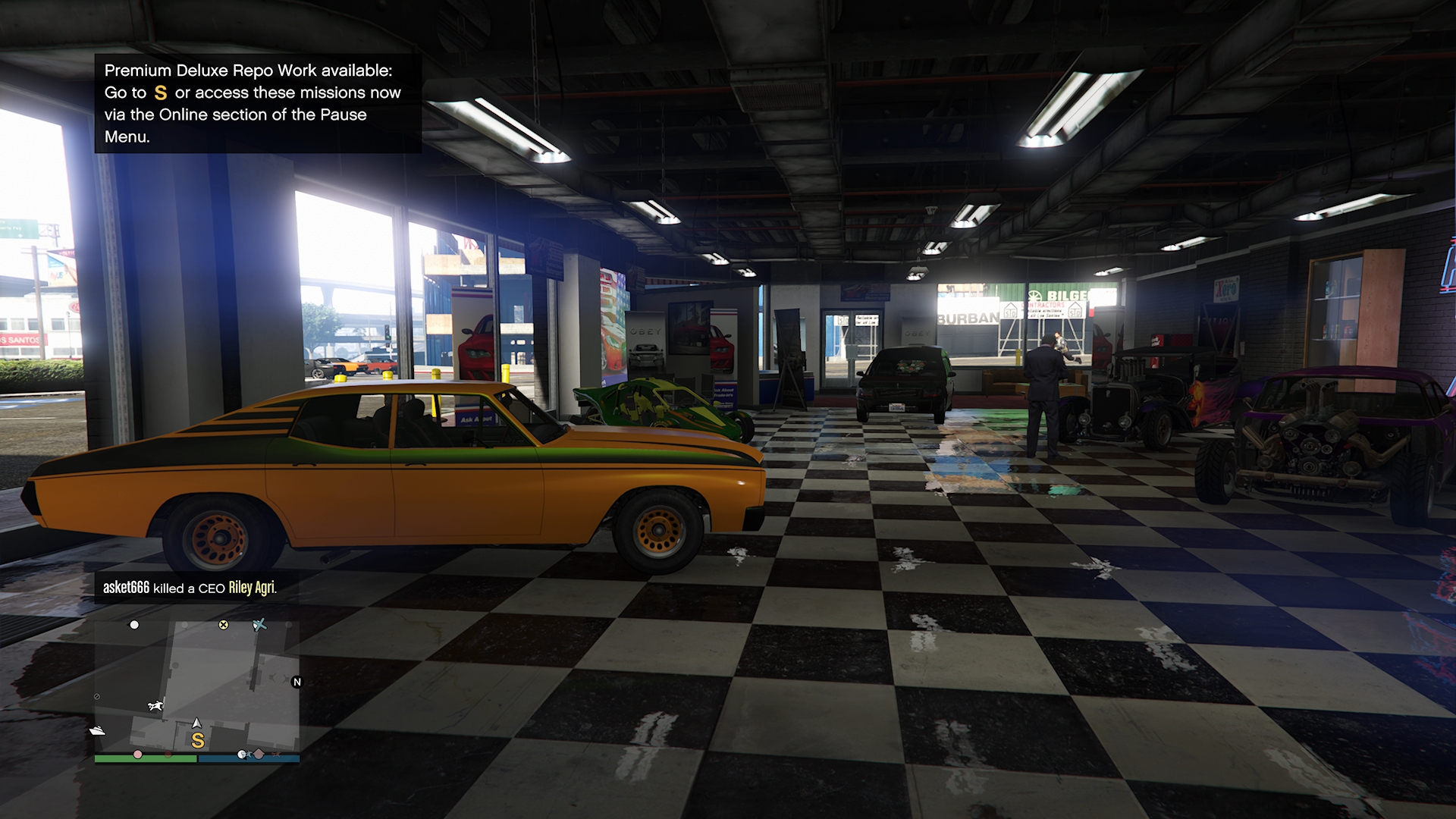Click the white player arrow on minimap
Screen dimensions: 1456x819
197,723
